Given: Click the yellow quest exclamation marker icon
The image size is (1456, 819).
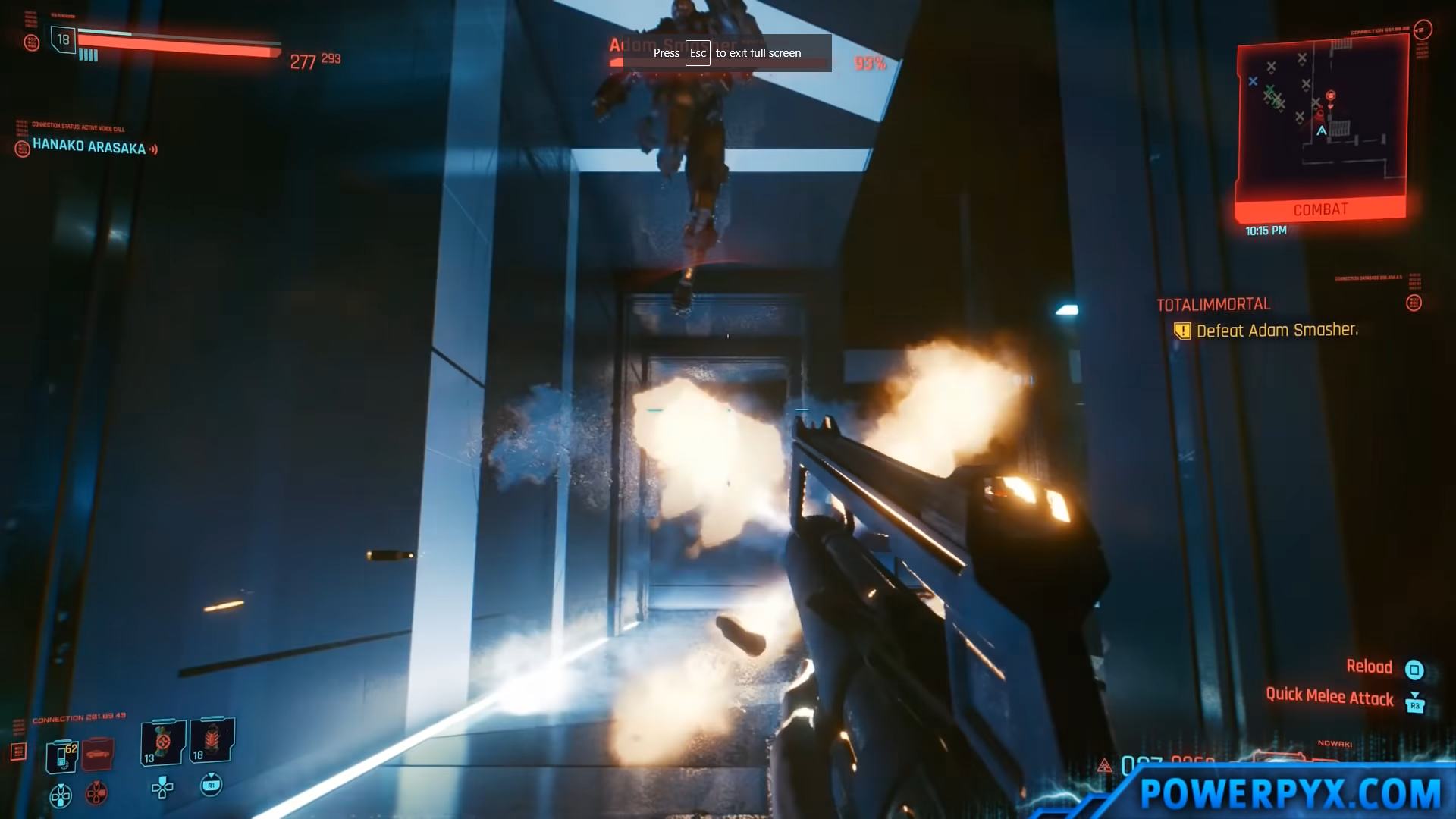Looking at the screenshot, I should [x=1182, y=331].
